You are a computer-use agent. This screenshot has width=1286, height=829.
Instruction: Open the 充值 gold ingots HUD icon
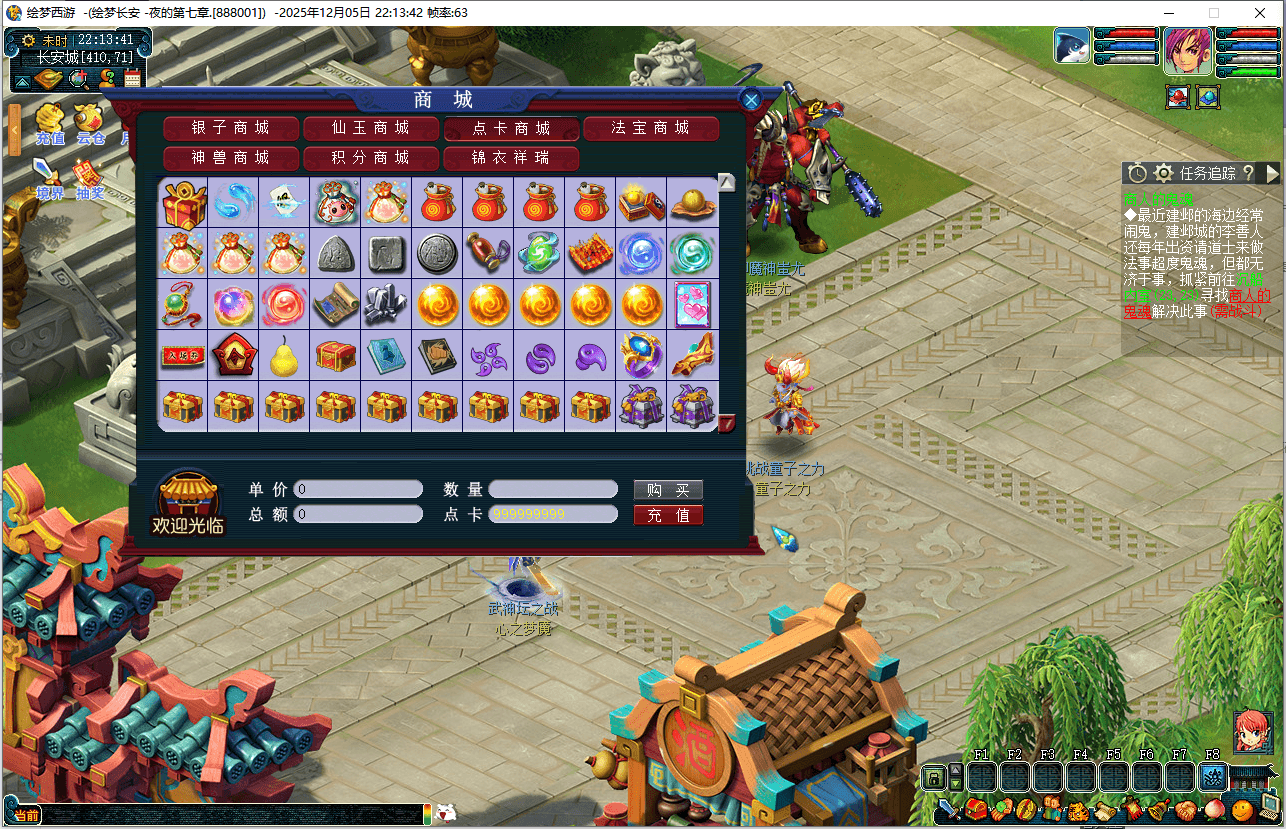[x=49, y=124]
